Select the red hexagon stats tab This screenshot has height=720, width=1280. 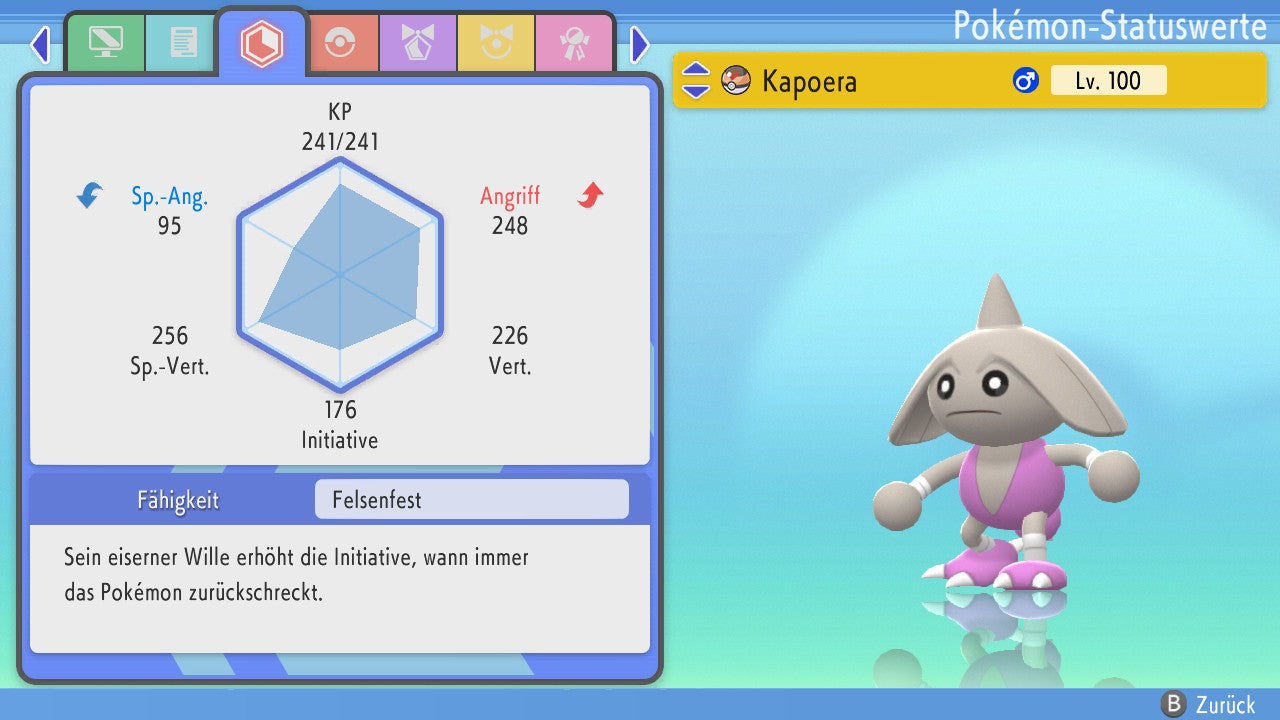(x=262, y=43)
